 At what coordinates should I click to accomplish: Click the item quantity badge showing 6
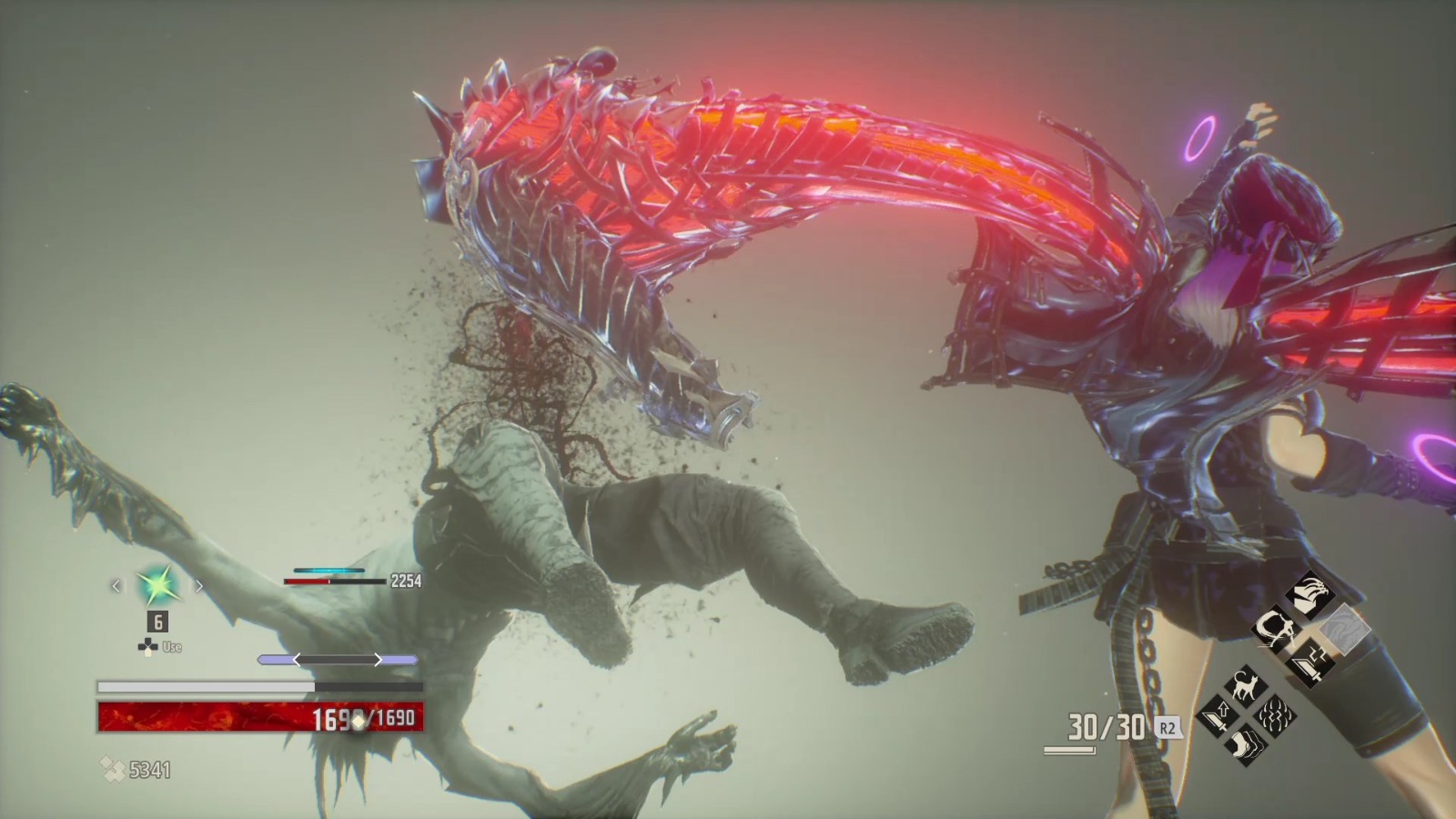pyautogui.click(x=157, y=622)
